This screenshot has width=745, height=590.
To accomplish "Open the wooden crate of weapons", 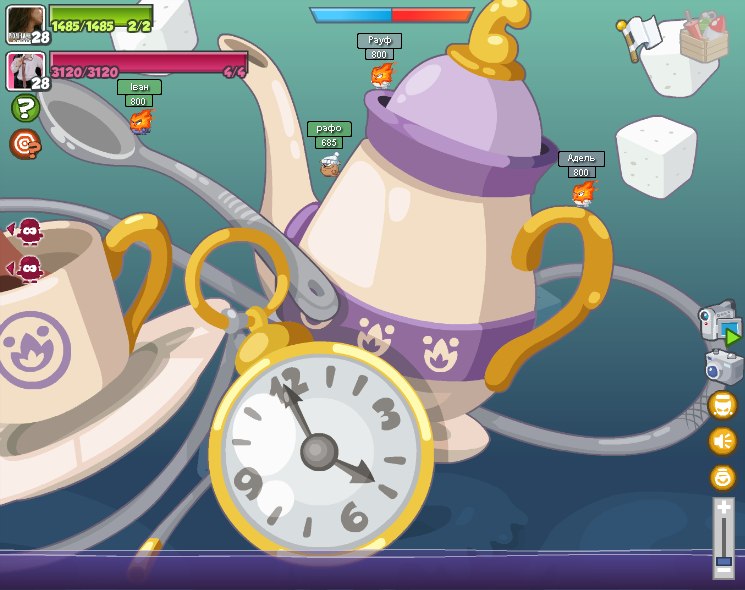I will 703,36.
